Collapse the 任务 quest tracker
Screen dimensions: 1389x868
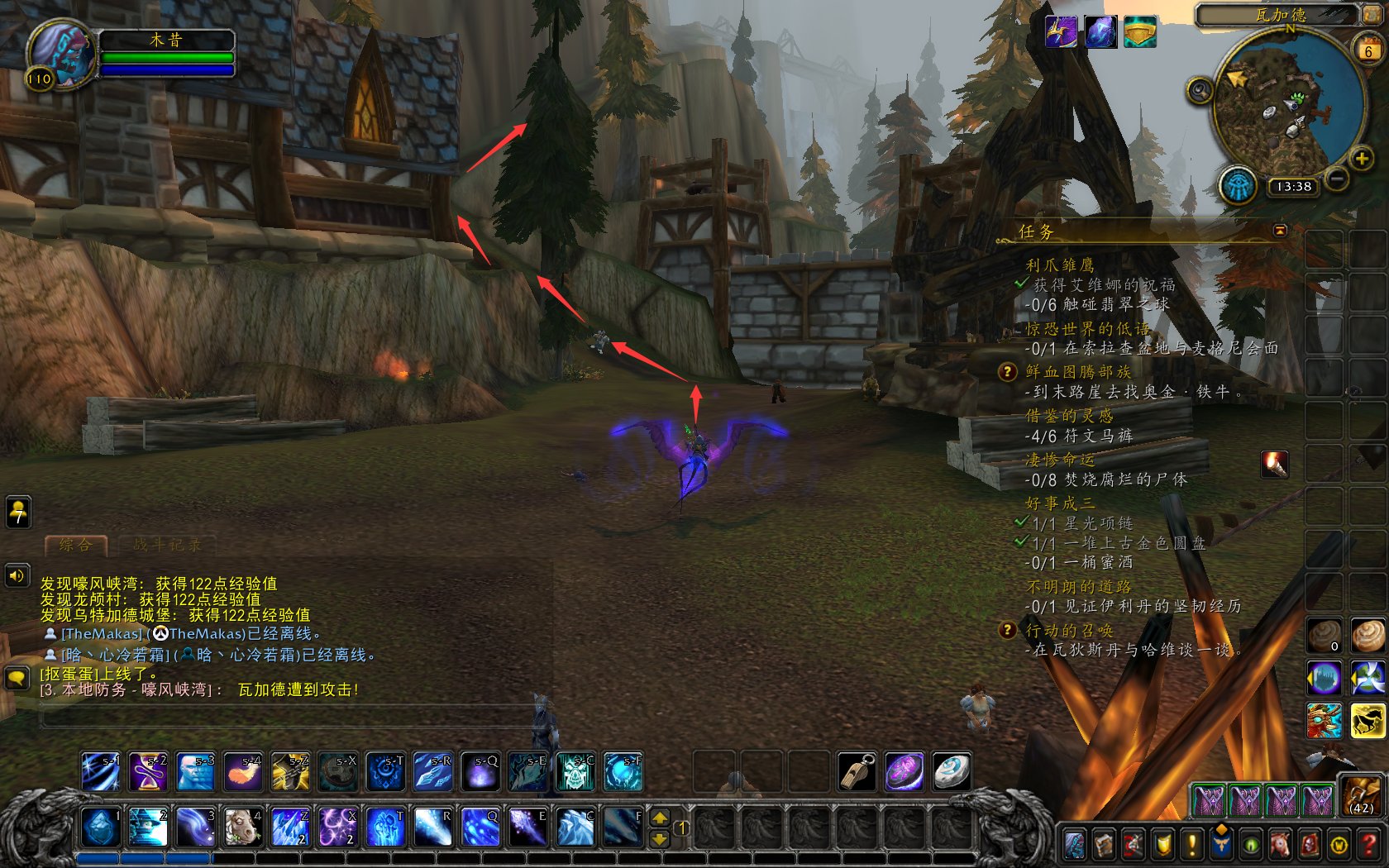point(1280,231)
